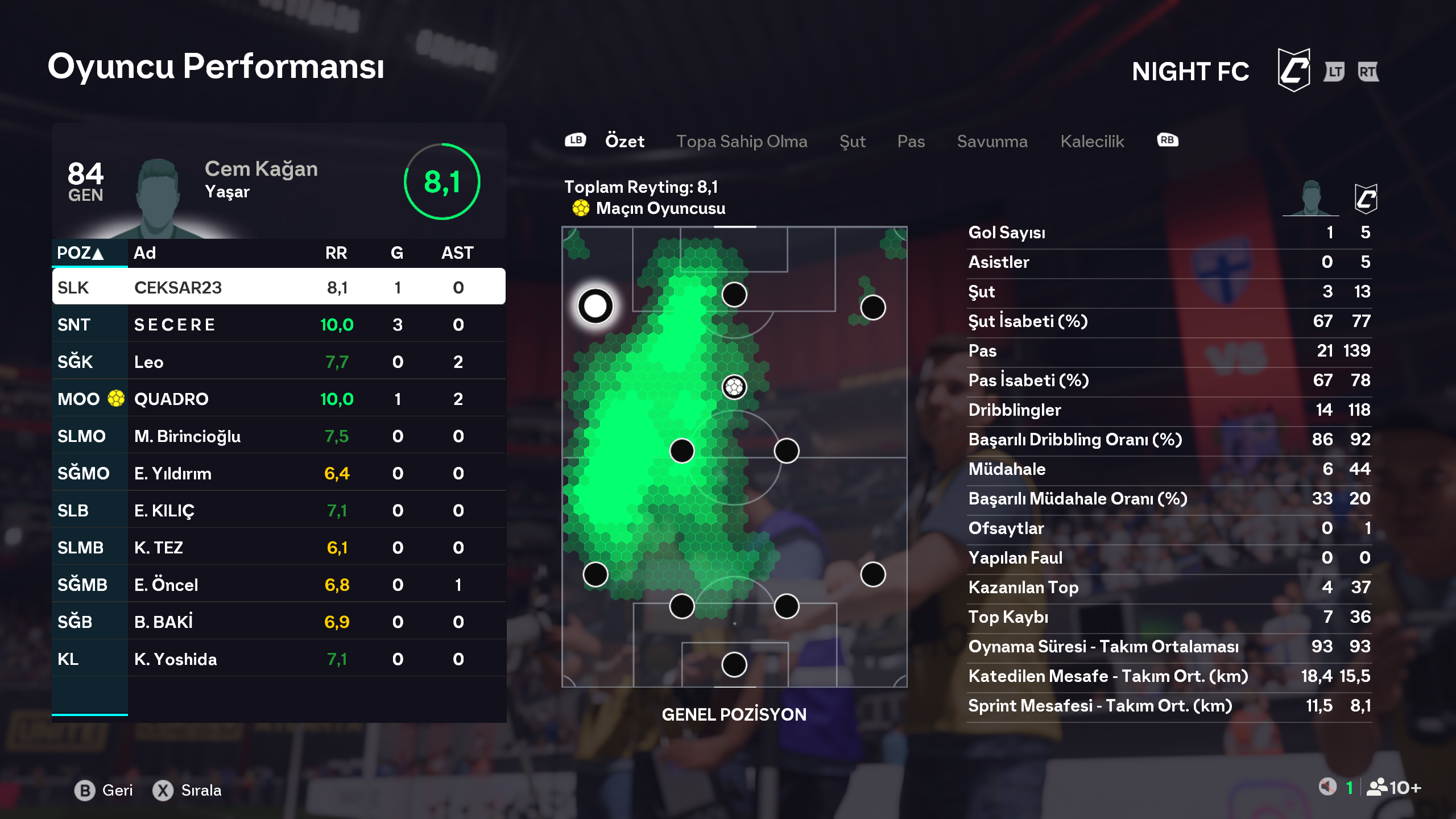Image resolution: width=1456 pixels, height=819 pixels.
Task: Select defender E. KILIÇ row
Action: click(279, 510)
